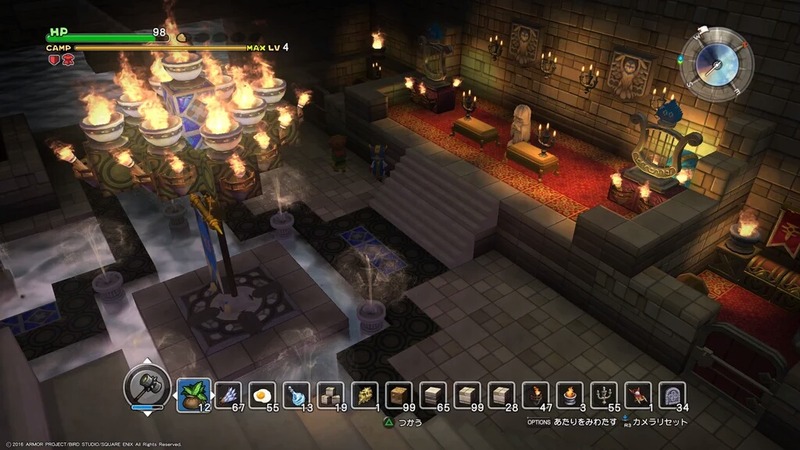Choose the blue crystal shards slot
800x450 pixels.
pyautogui.click(x=227, y=396)
